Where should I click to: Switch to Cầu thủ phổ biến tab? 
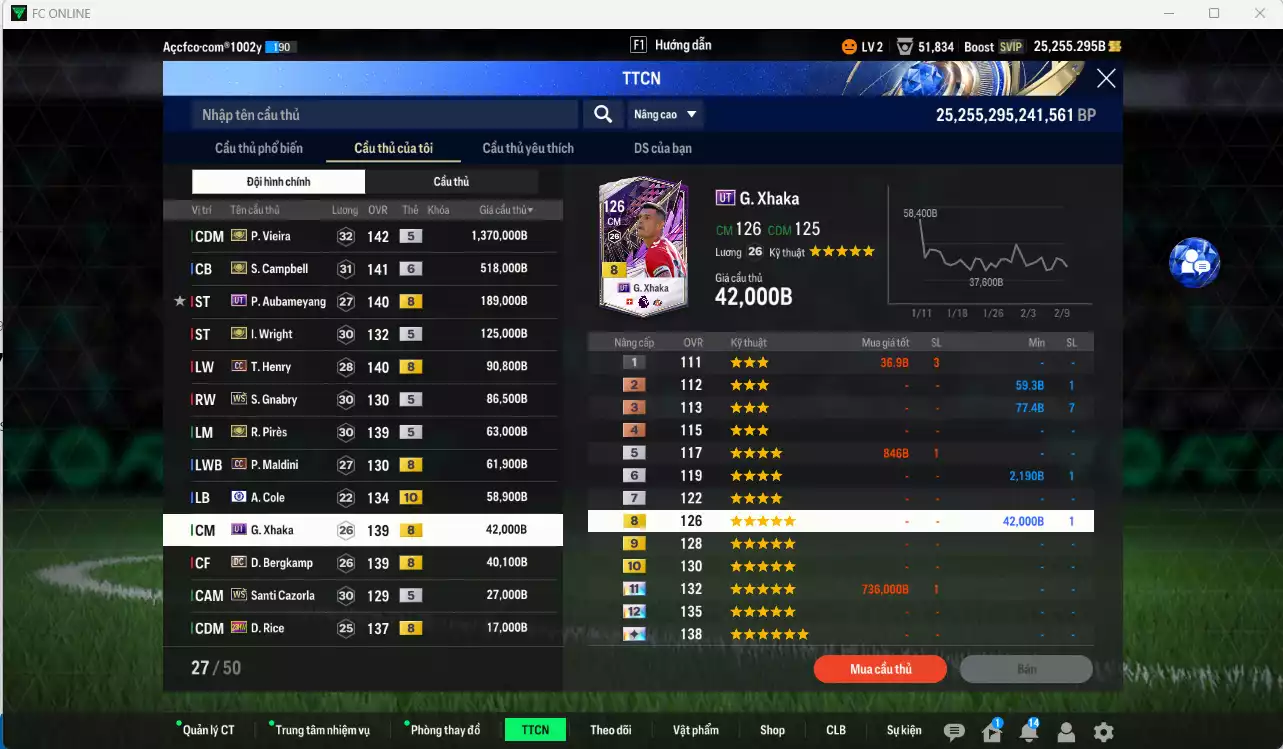(258, 148)
